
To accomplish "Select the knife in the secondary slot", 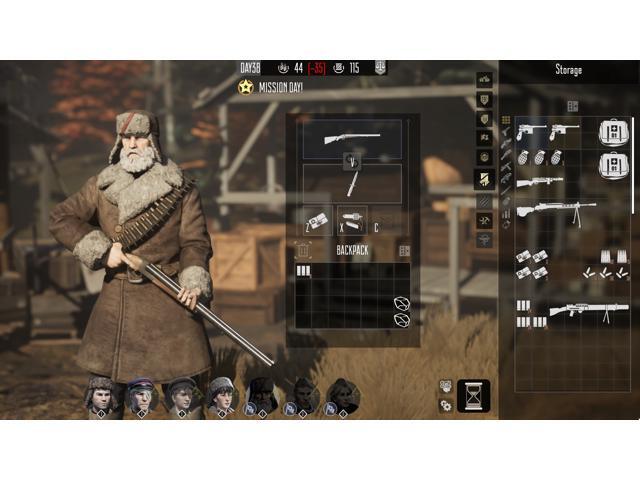I will [352, 184].
